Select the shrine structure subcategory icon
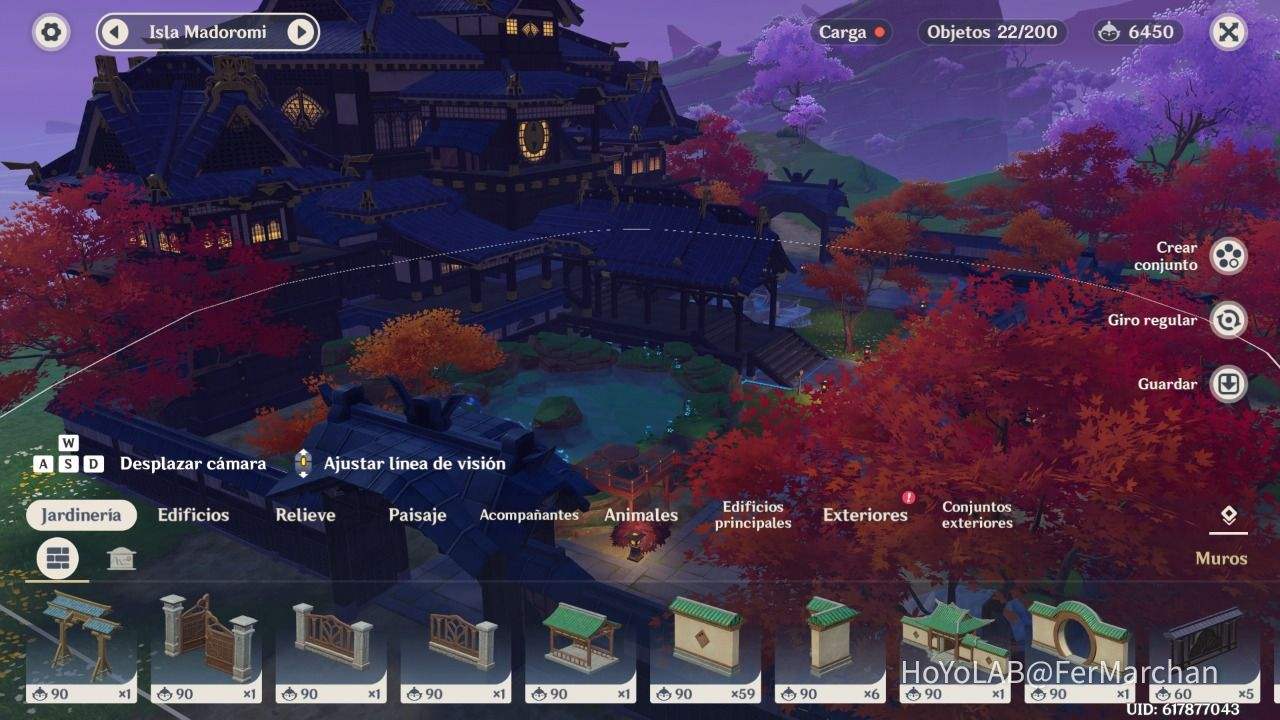 point(122,558)
